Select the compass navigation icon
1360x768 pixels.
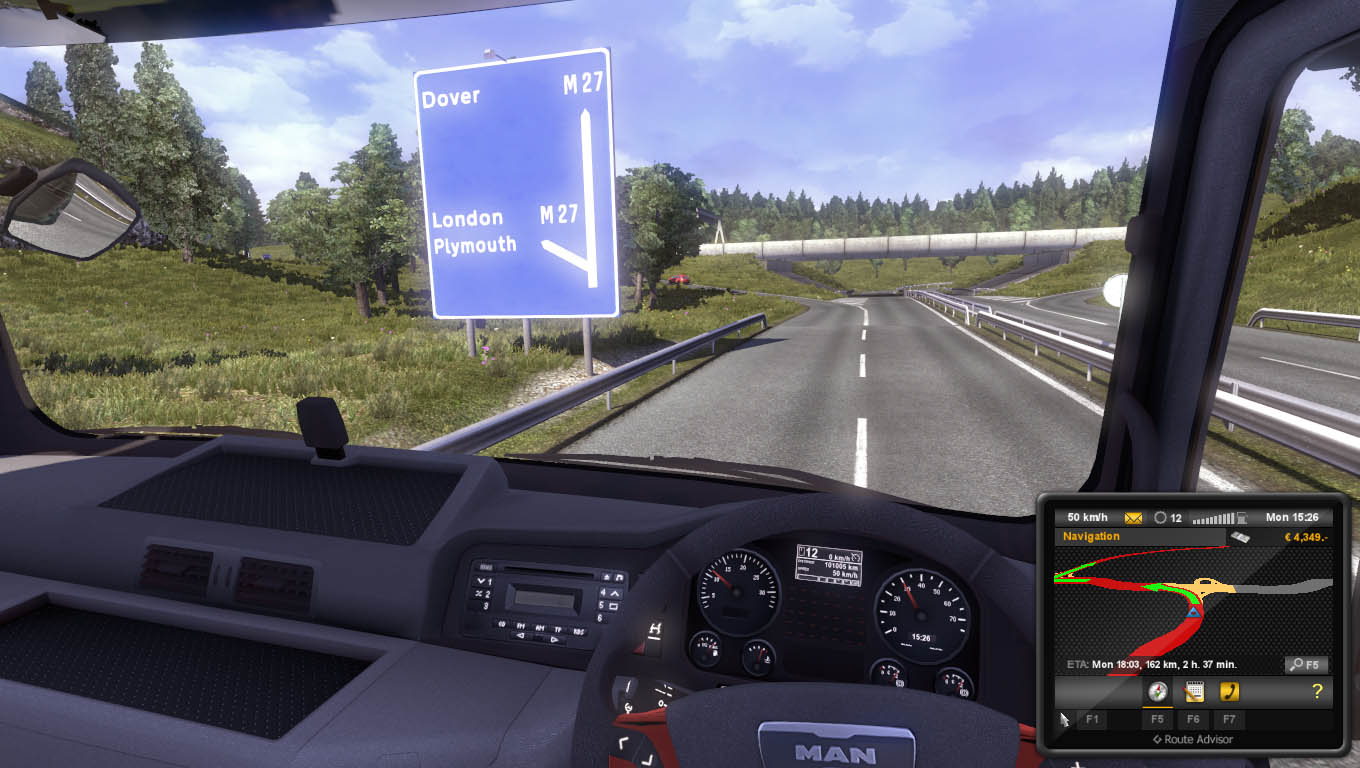tap(1157, 691)
